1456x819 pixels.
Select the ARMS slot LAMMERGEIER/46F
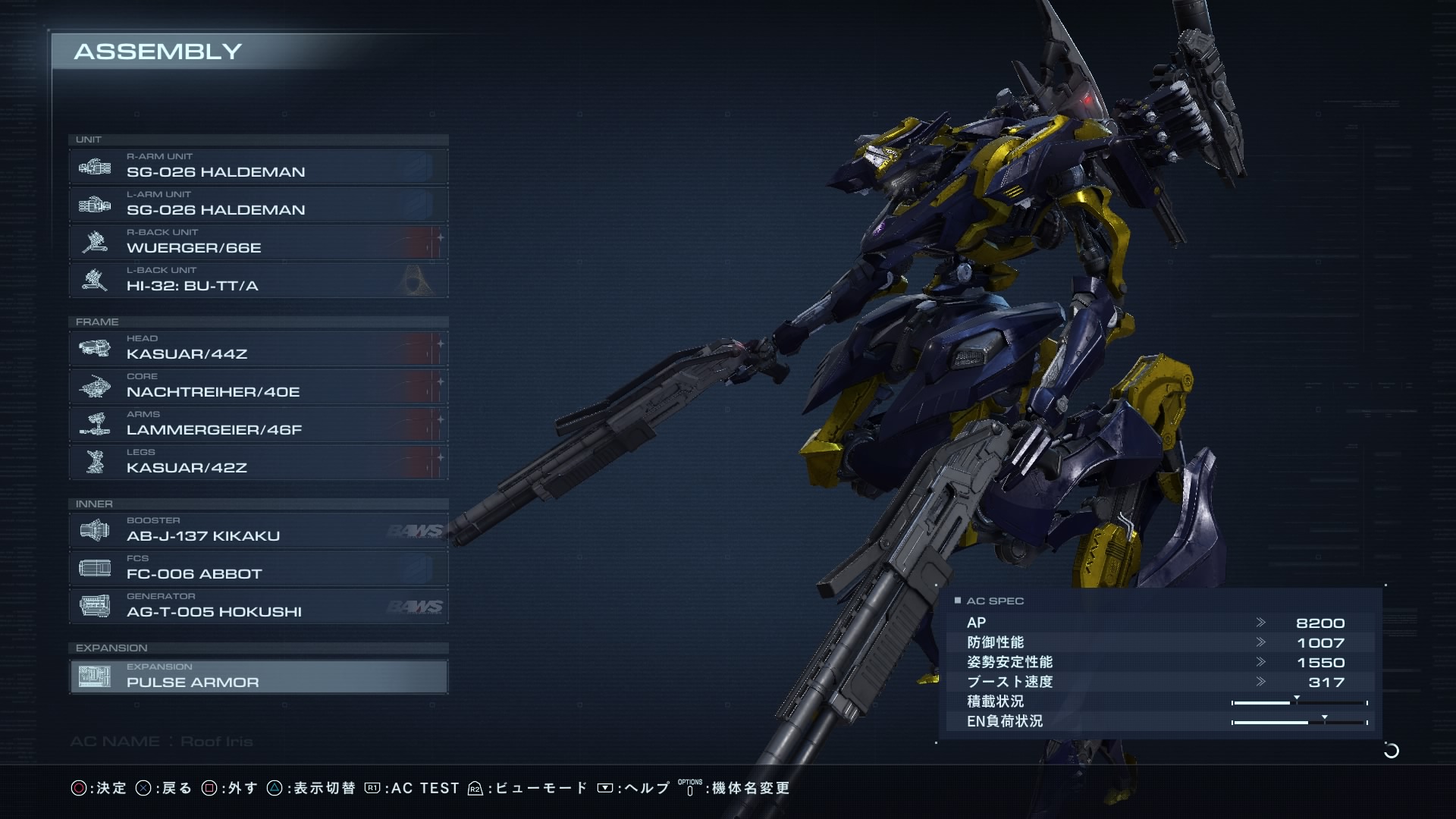(x=258, y=425)
